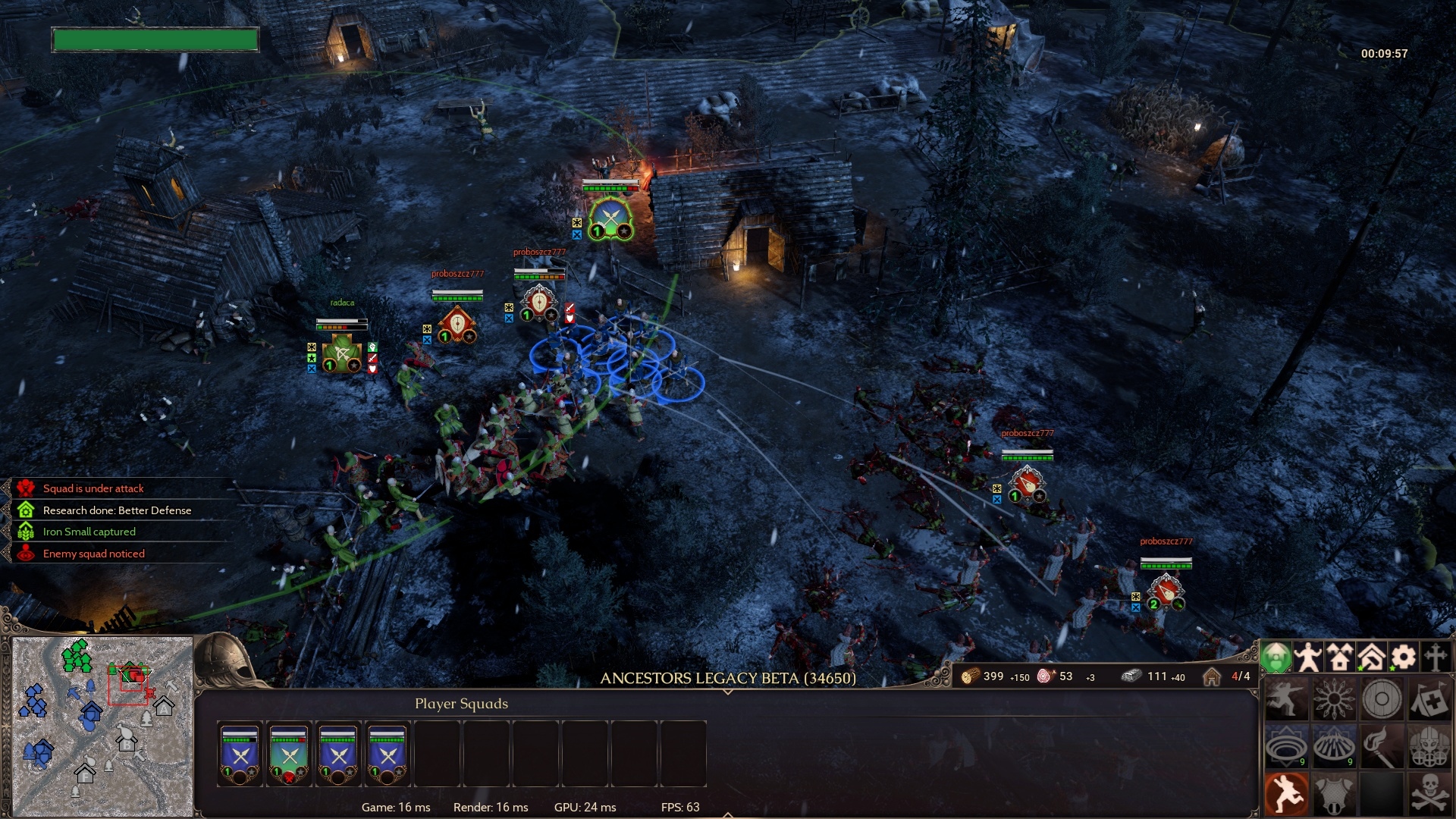The width and height of the screenshot is (1456, 819).
Task: Activate the charging soldier ability
Action: click(x=1286, y=699)
